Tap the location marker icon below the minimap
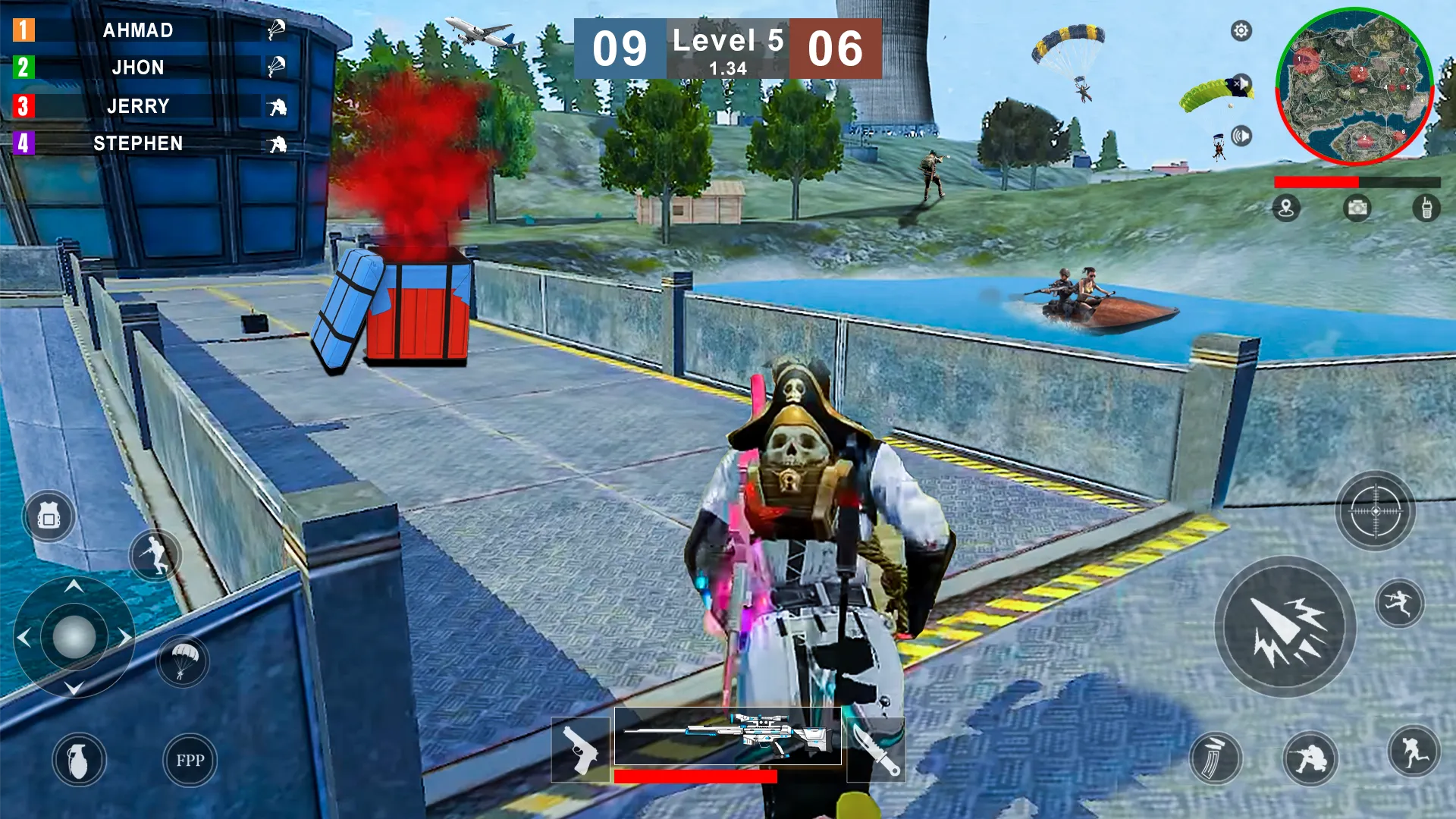 tap(1287, 209)
